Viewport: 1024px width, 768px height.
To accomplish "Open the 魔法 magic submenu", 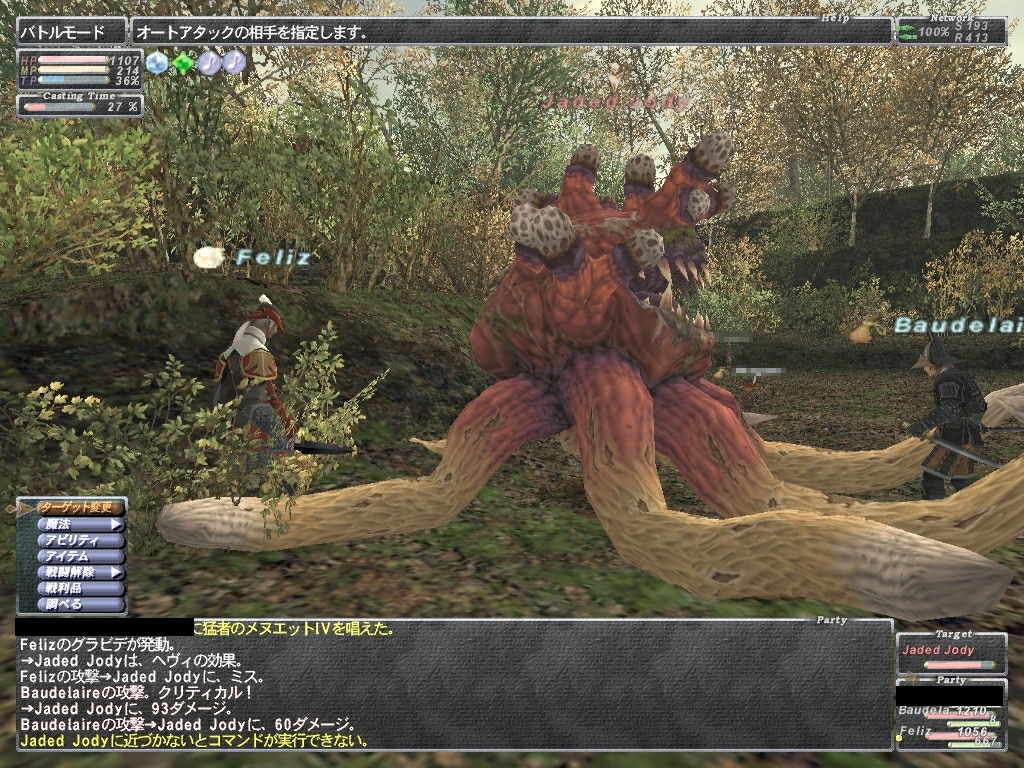I will [x=80, y=524].
